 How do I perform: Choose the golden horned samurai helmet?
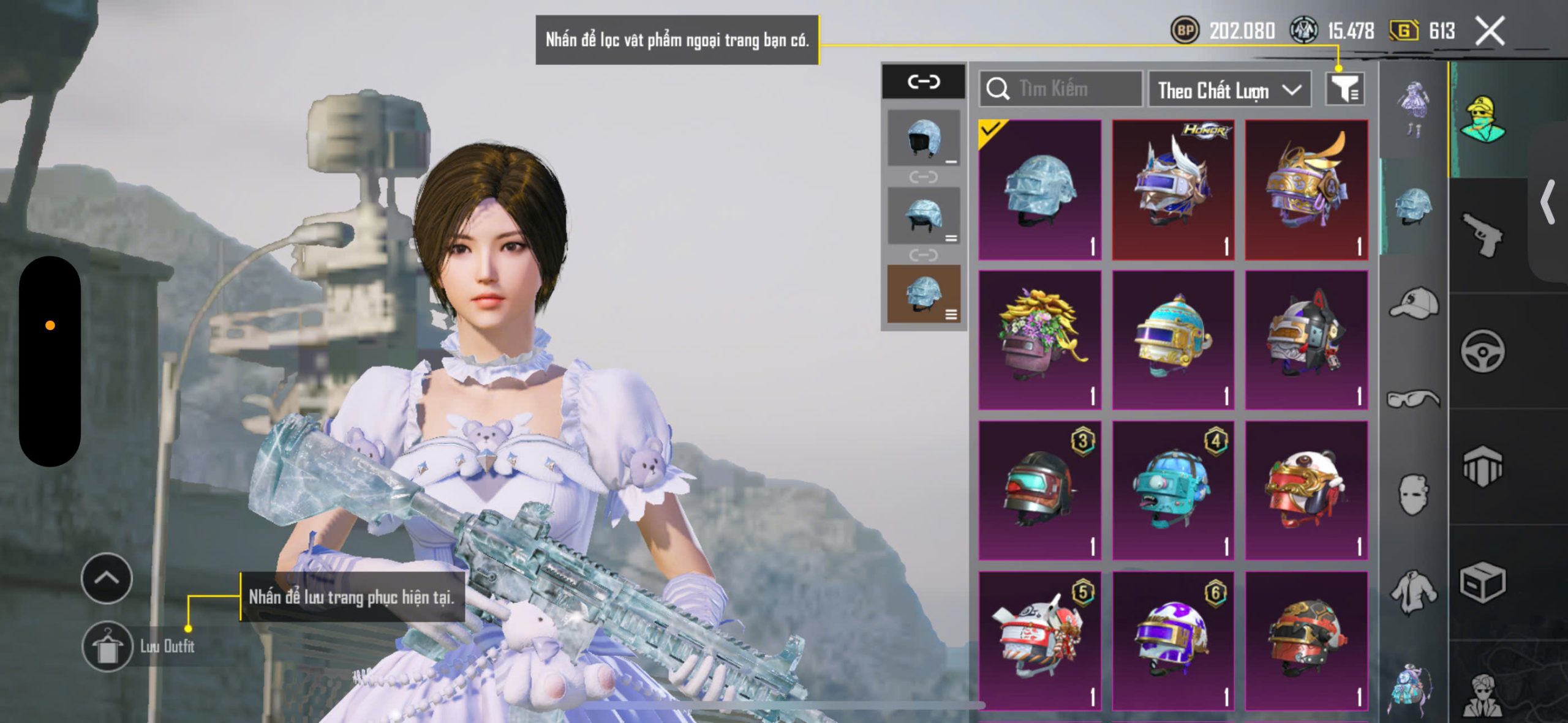pyautogui.click(x=1306, y=190)
